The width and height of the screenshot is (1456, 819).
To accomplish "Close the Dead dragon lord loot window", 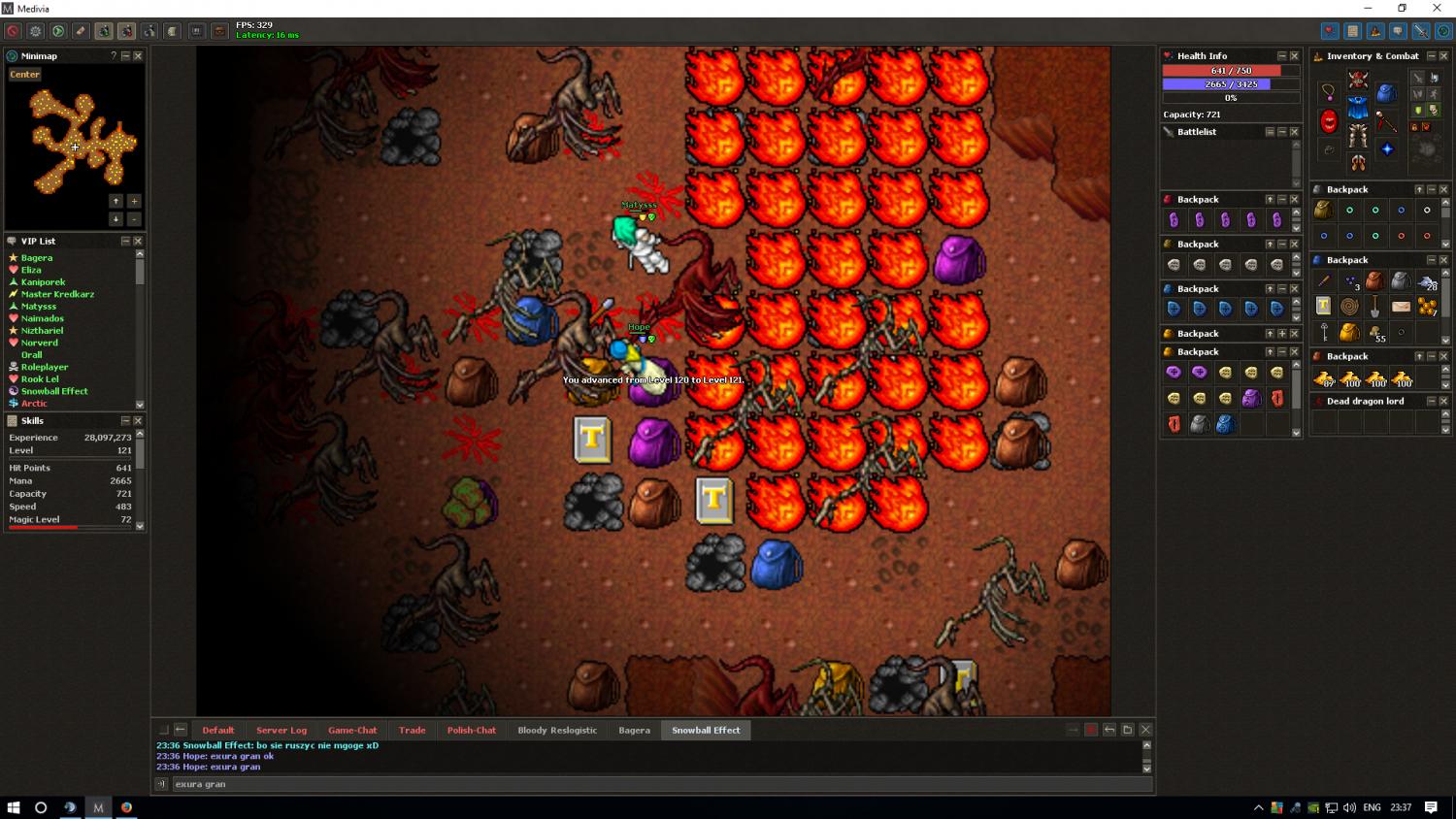I will [1443, 401].
